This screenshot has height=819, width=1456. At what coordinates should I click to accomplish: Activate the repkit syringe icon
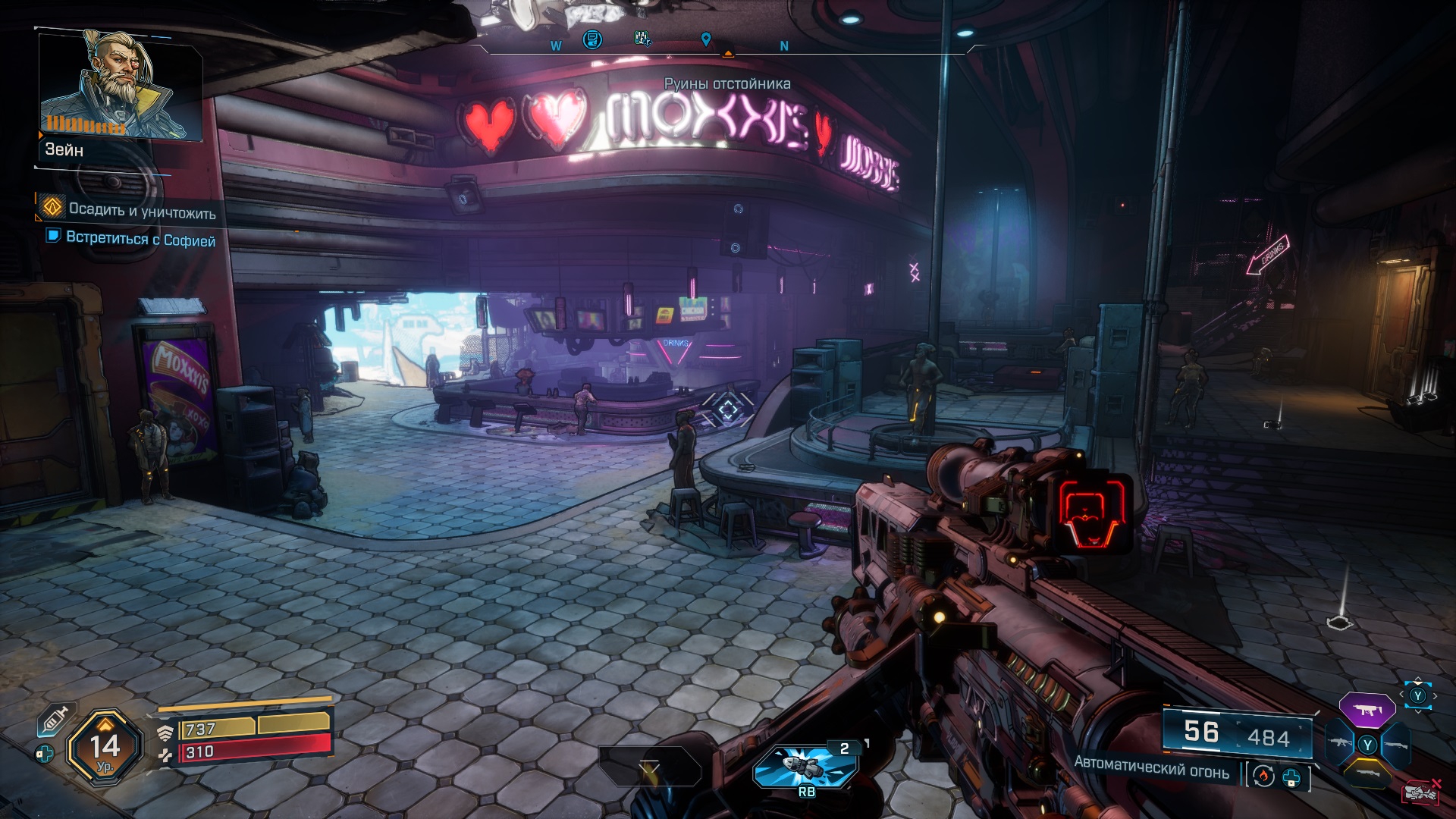coord(55,720)
